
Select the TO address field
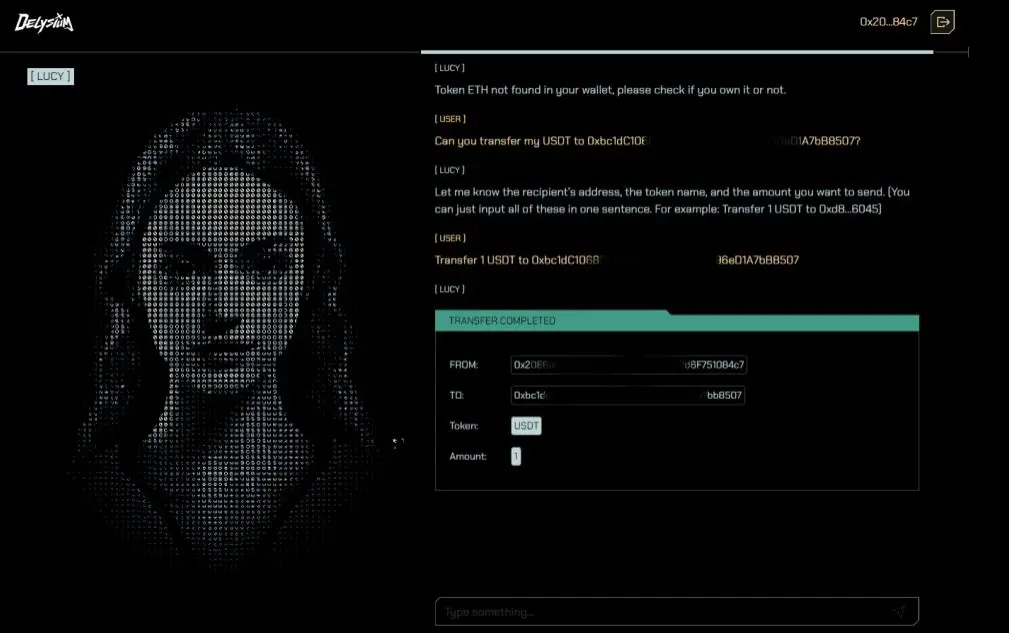point(628,396)
